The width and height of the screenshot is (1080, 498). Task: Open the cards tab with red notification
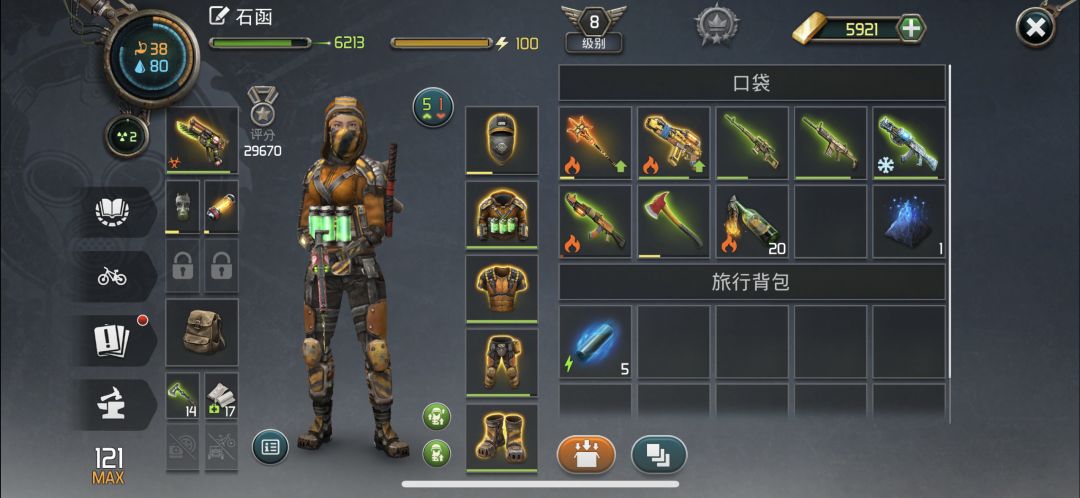click(112, 340)
